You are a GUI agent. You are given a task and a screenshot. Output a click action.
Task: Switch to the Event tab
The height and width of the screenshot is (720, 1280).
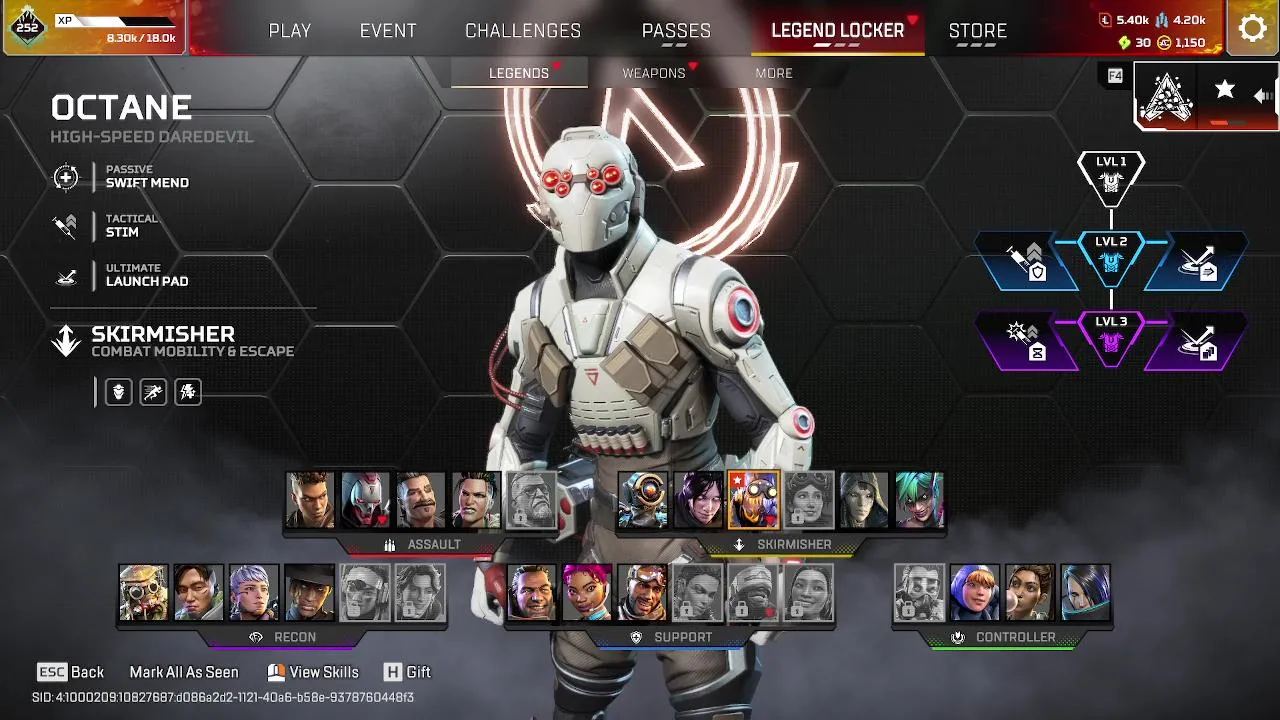tap(388, 31)
